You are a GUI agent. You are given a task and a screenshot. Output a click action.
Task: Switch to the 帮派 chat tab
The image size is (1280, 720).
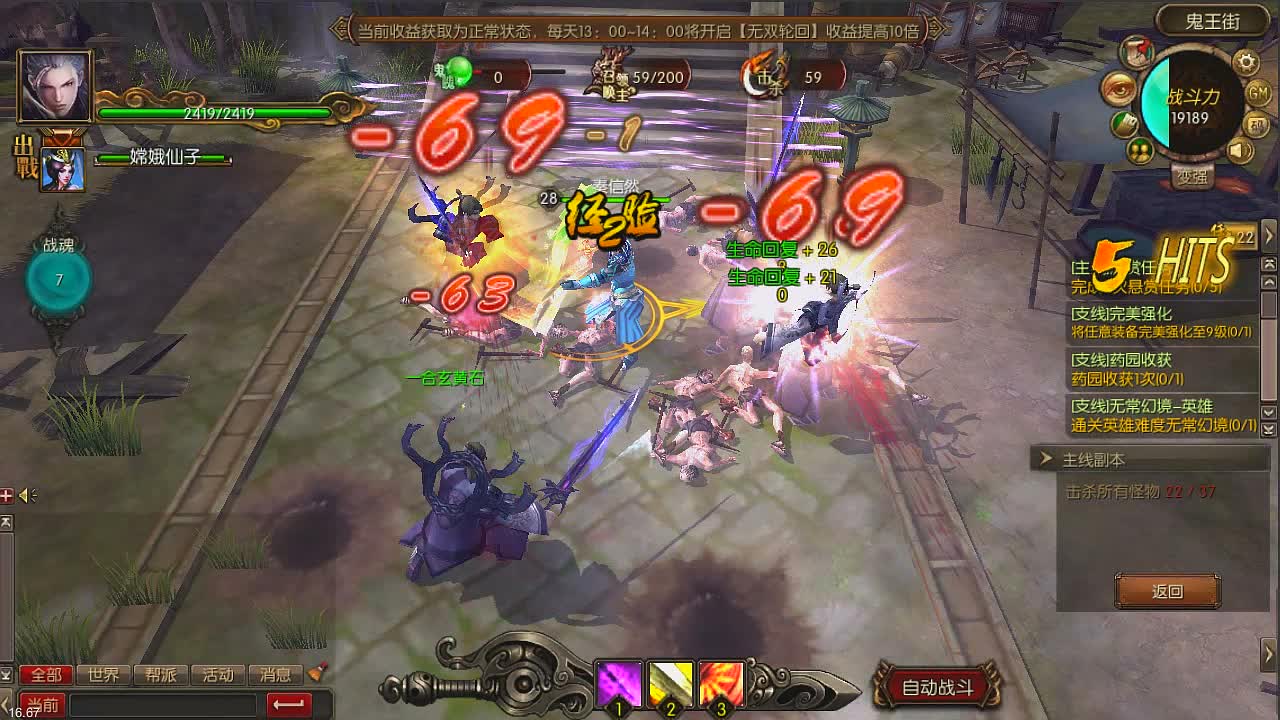[x=160, y=674]
